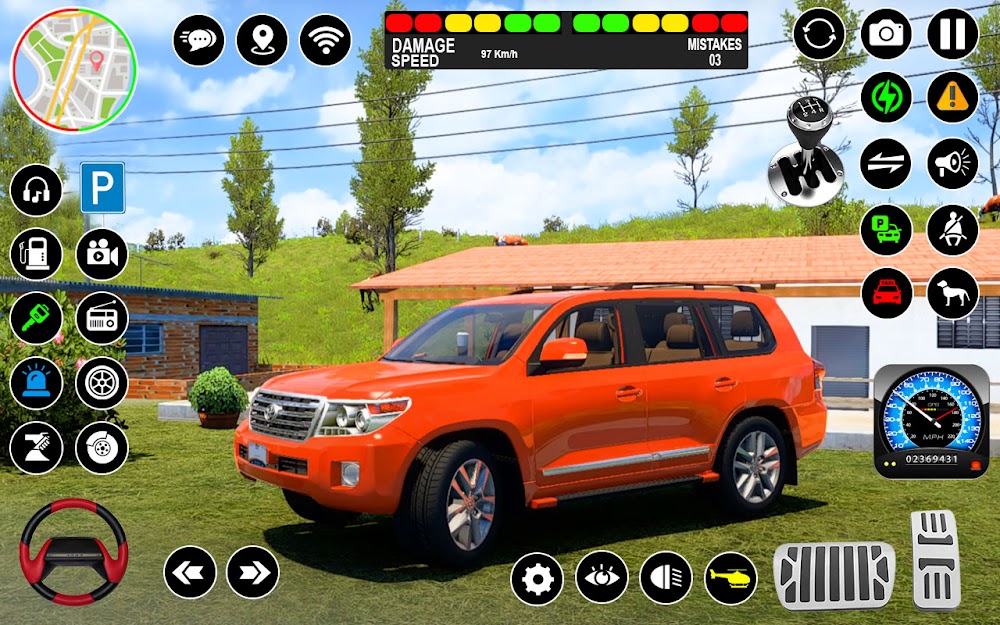Image resolution: width=1000 pixels, height=625 pixels.
Task: Toggle the headphones audio button
Action: click(x=37, y=190)
